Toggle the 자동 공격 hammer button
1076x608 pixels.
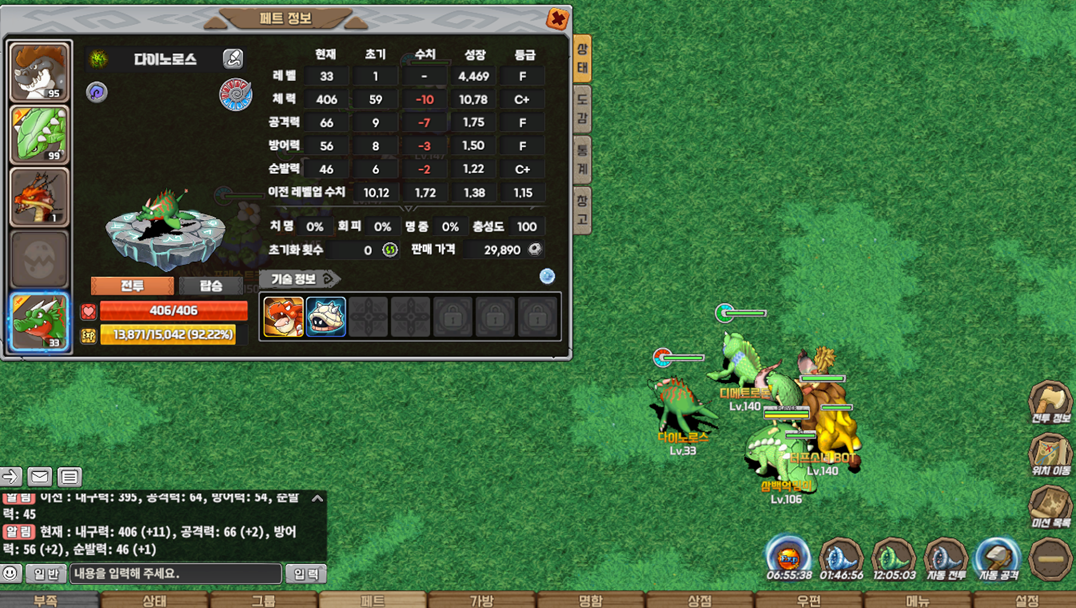pyautogui.click(x=997, y=557)
